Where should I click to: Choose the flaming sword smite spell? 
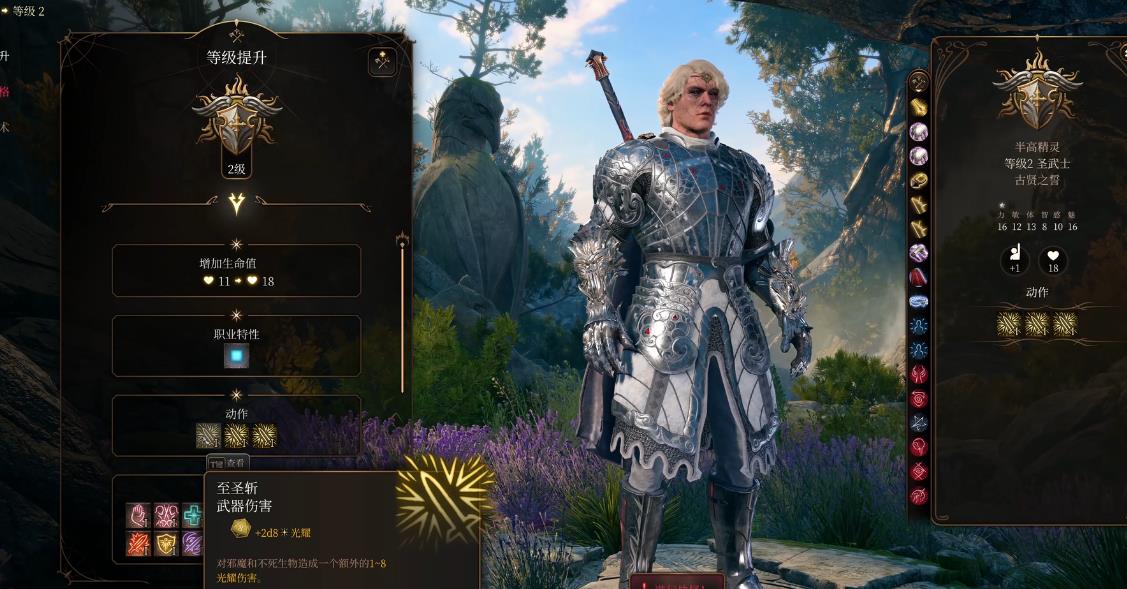coord(138,543)
